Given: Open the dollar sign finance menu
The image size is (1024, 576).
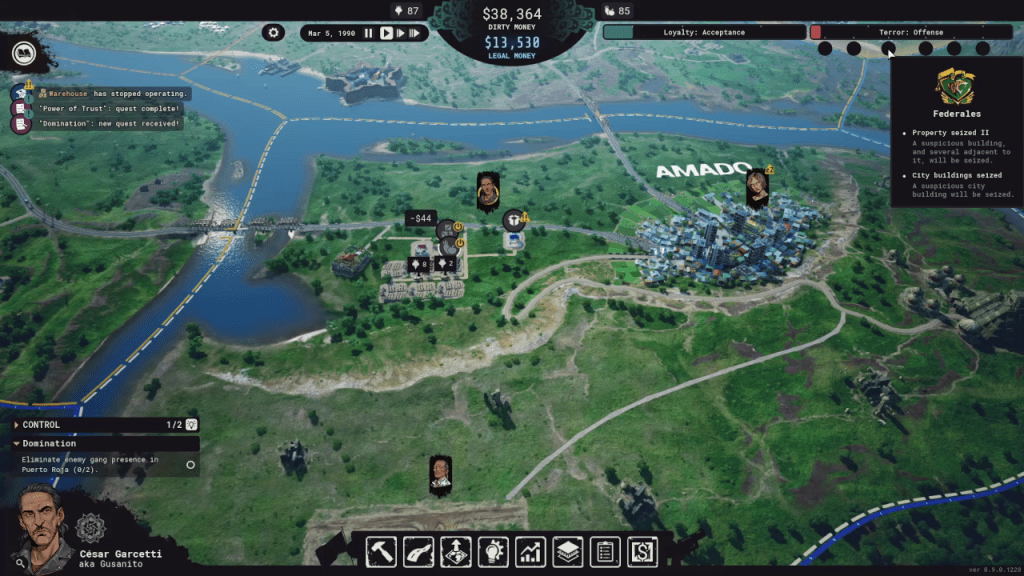Looking at the screenshot, I should (x=640, y=551).
